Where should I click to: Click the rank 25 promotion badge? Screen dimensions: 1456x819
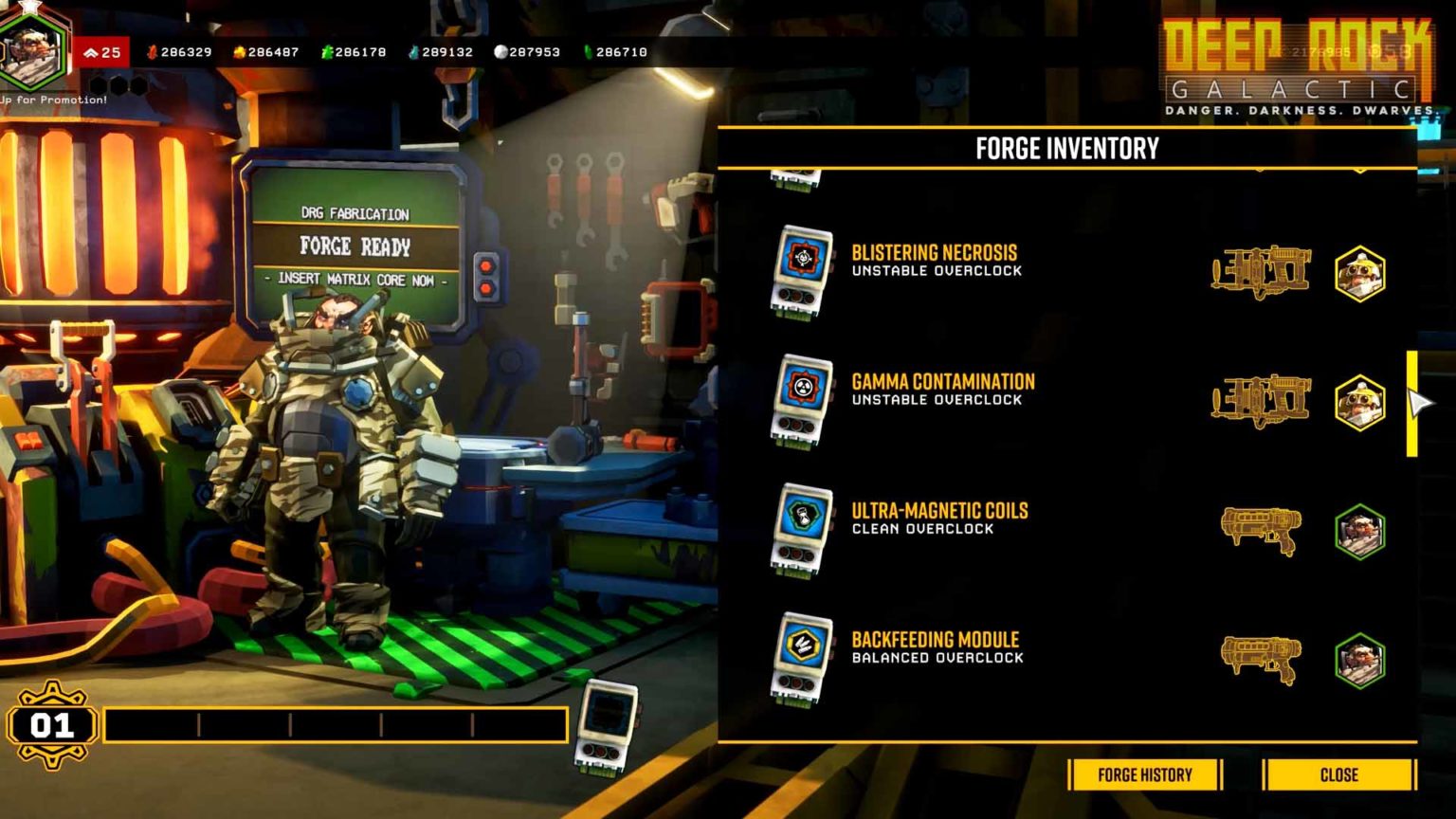pyautogui.click(x=104, y=53)
